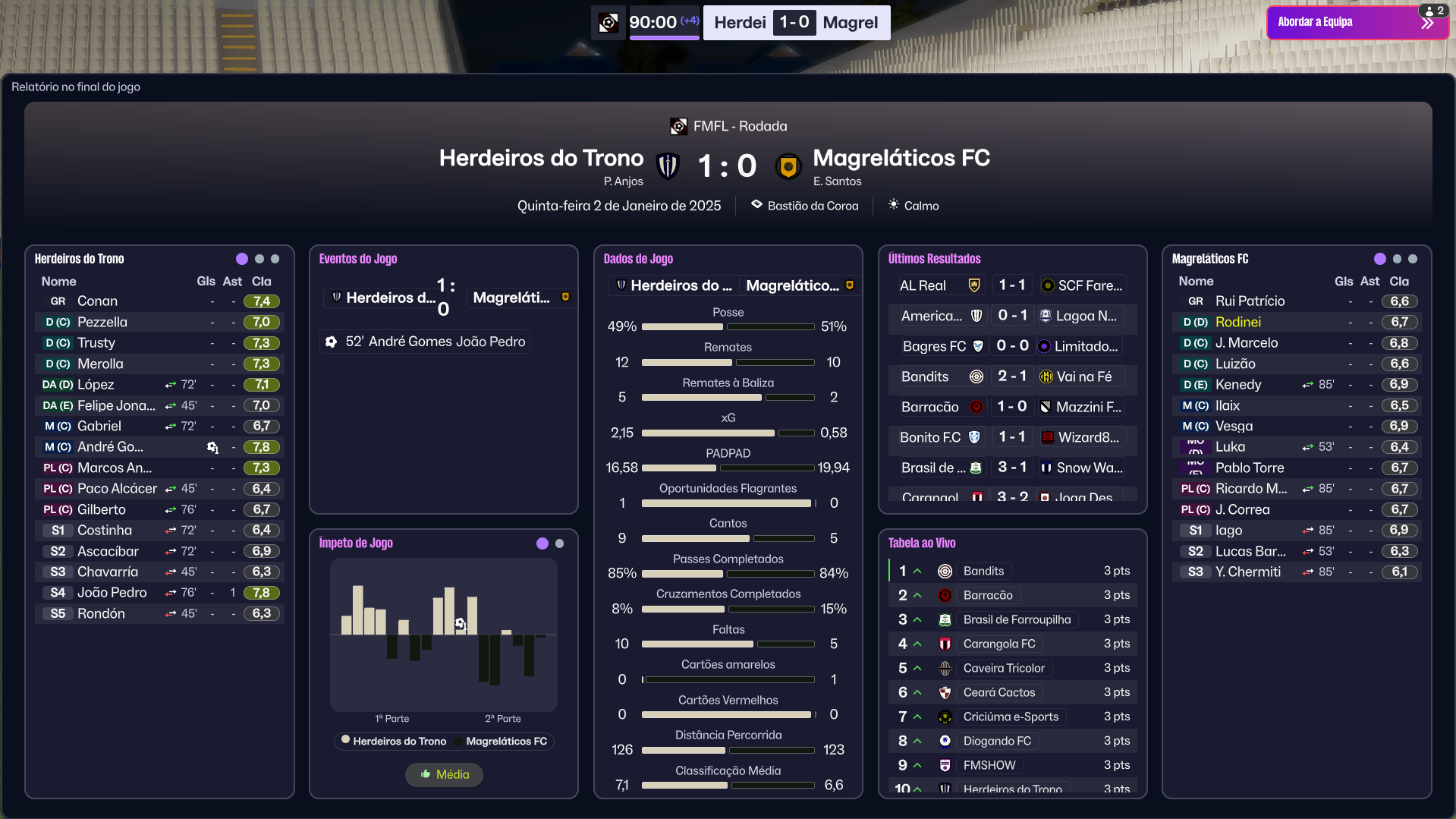Select Rui Patrício's player row
The width and height of the screenshot is (1456, 819).
(x=1250, y=301)
